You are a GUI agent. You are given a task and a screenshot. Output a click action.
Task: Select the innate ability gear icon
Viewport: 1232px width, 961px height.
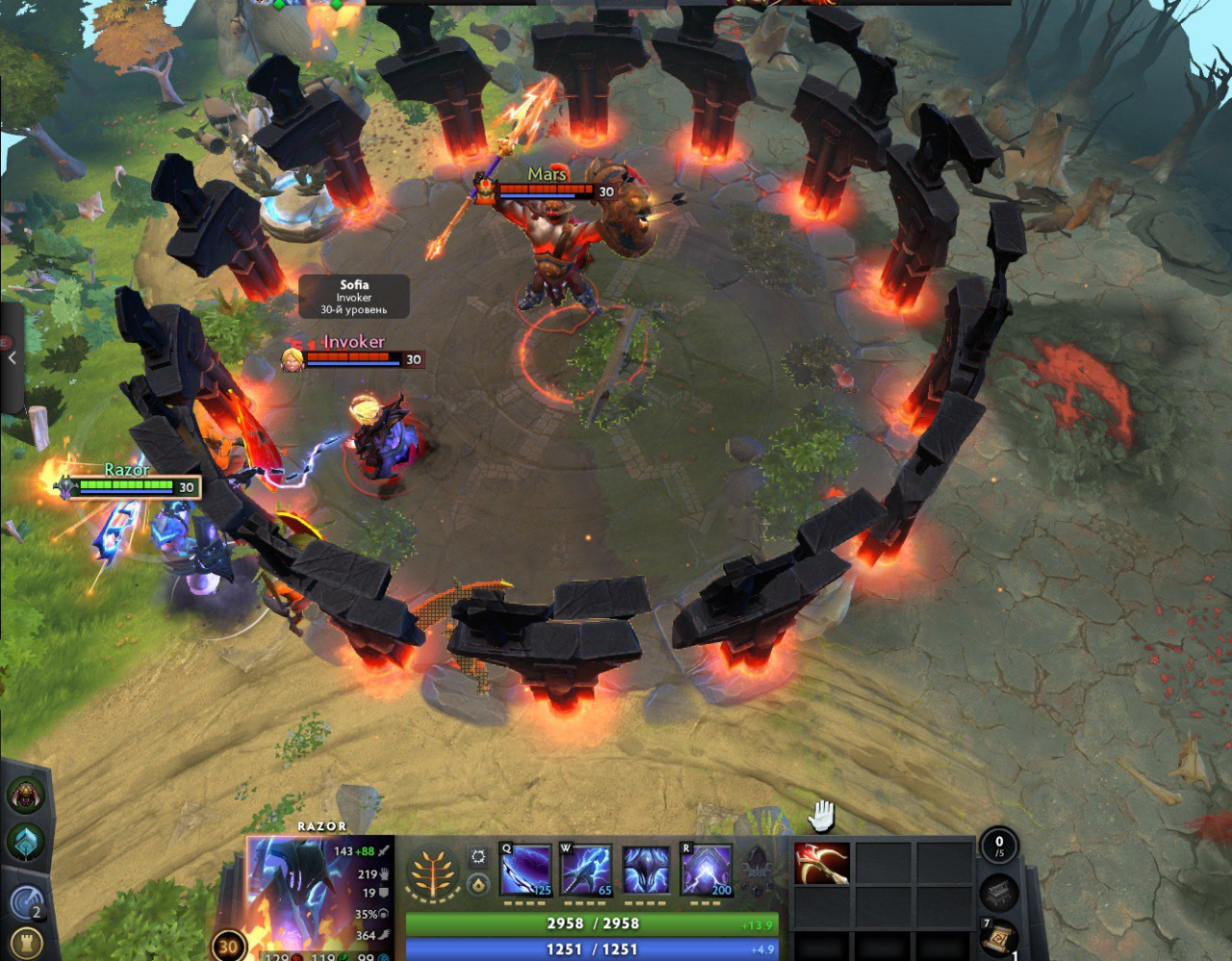(477, 856)
